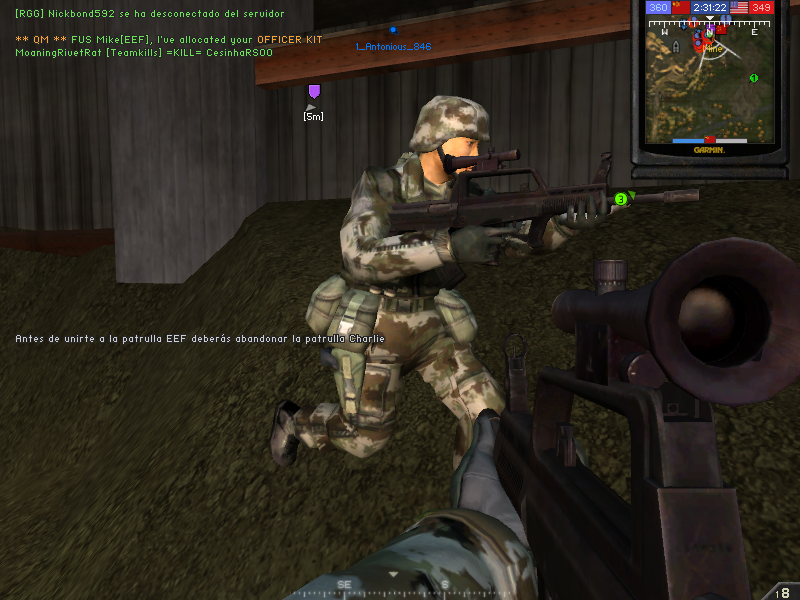Click the Nickbond592 disconnect message
The height and width of the screenshot is (600, 800).
coord(149,14)
